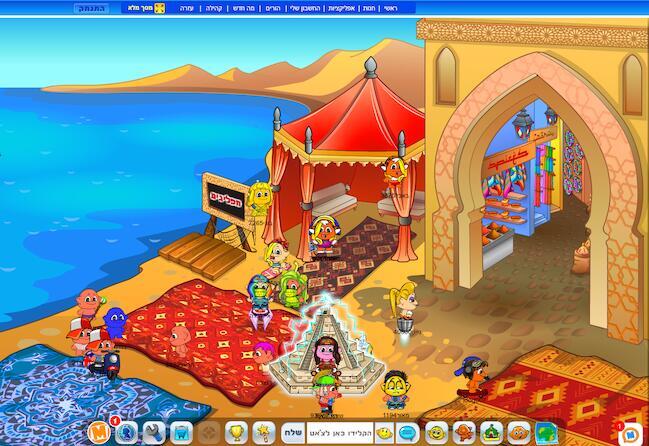Open the shopping cart icon
649x446 pixels.
pyautogui.click(x=181, y=433)
